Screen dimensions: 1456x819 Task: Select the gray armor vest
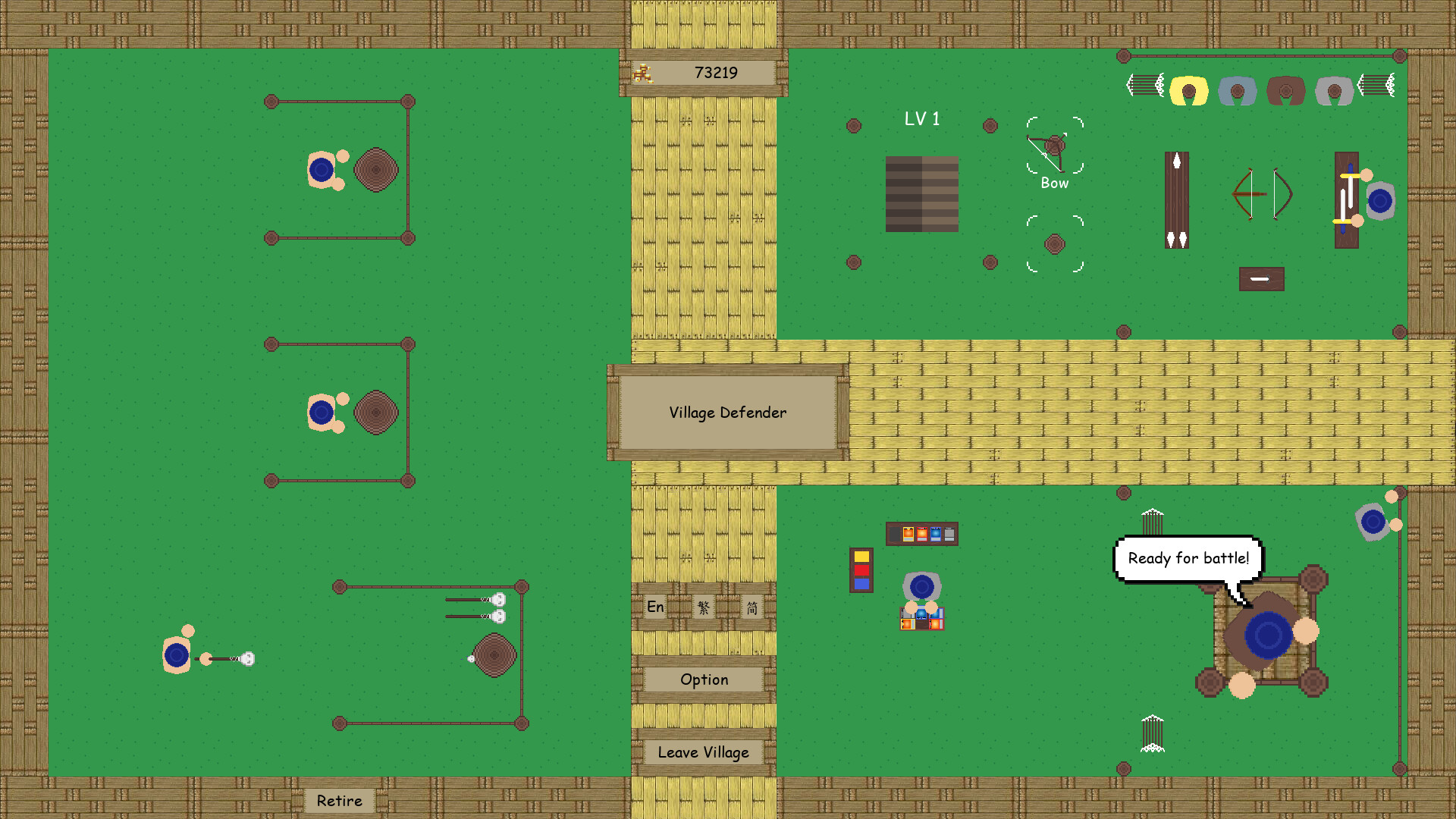[1334, 89]
